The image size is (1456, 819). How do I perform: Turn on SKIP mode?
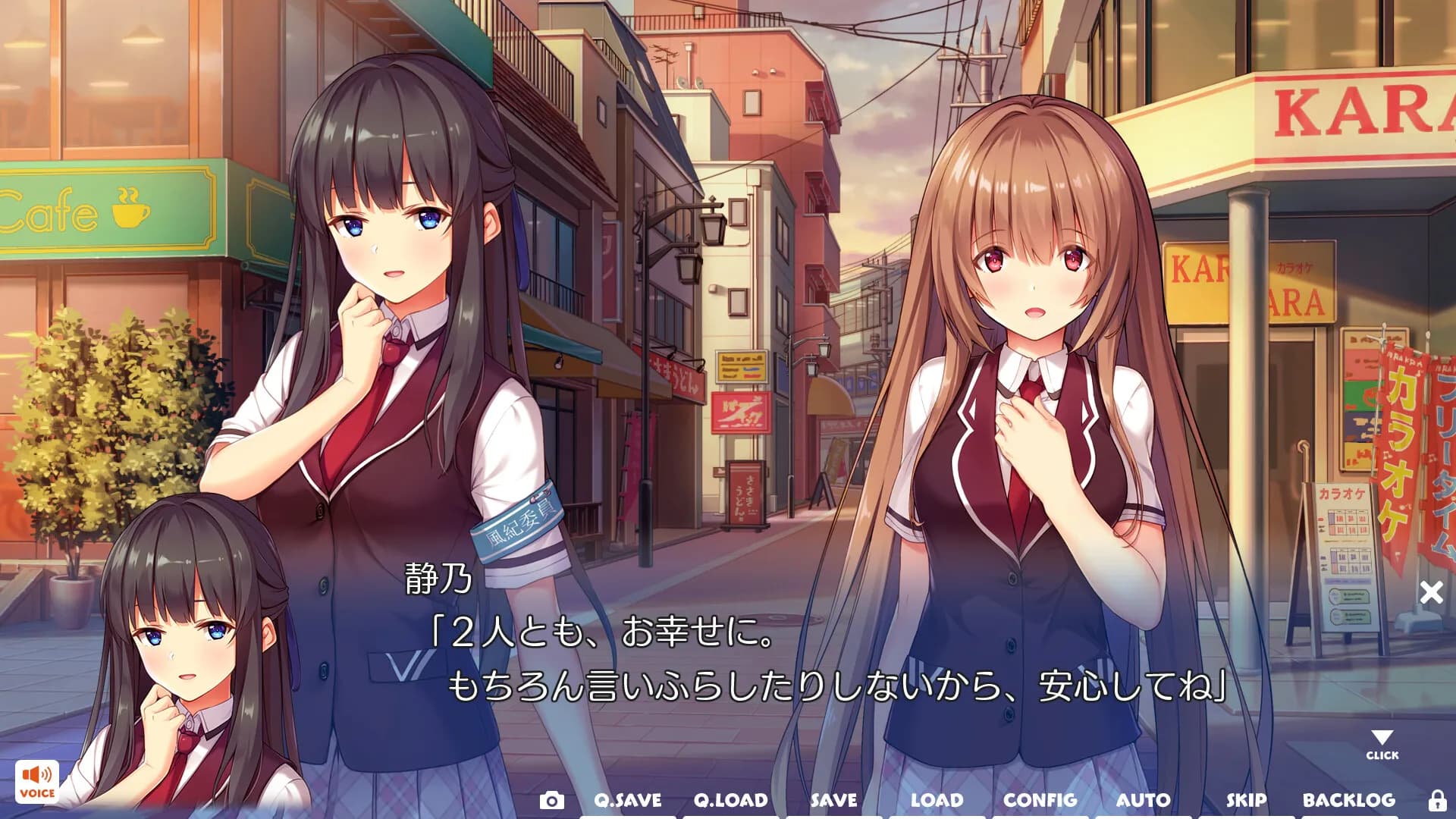(x=1248, y=799)
